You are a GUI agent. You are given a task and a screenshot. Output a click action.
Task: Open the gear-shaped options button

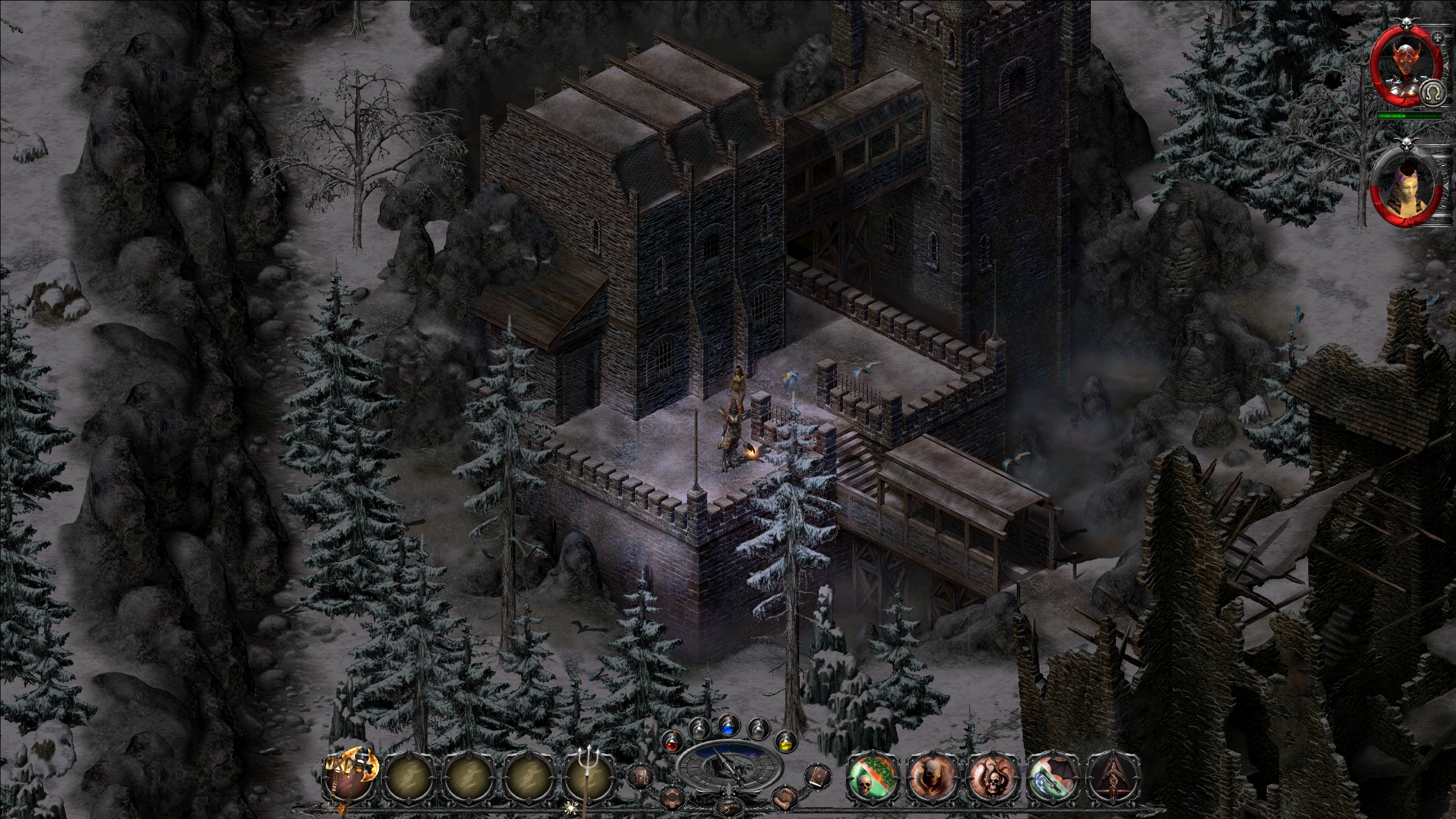(672, 798)
